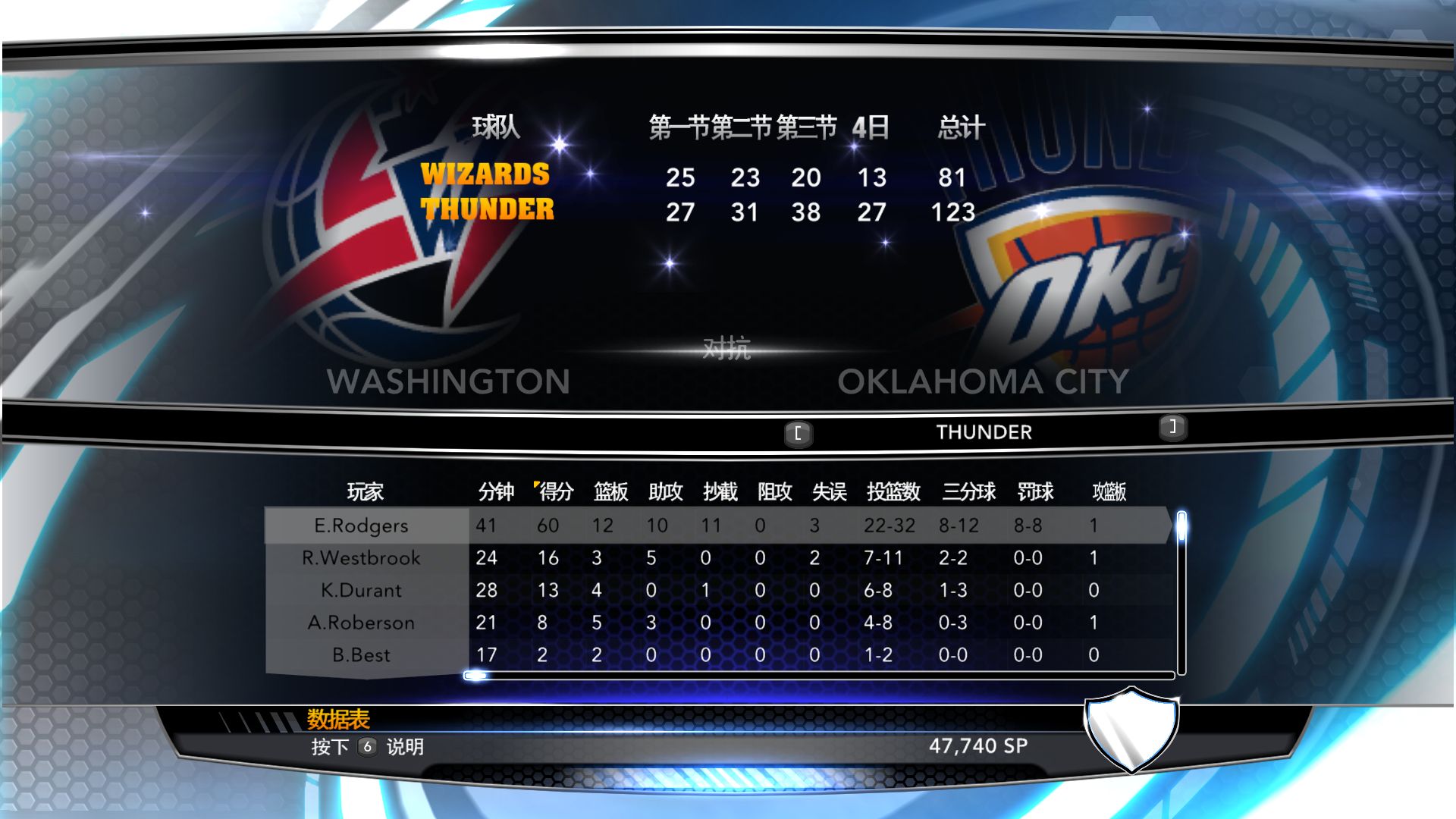Sort by the 抢截 steals column

(x=720, y=492)
